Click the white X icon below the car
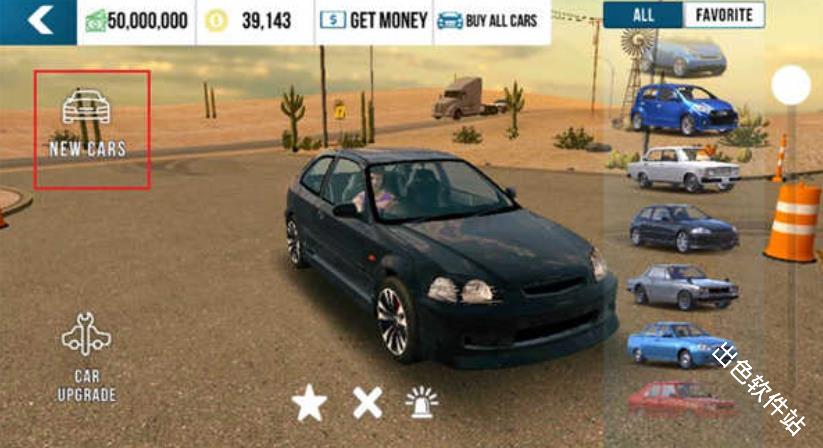823x448 pixels. tap(367, 402)
